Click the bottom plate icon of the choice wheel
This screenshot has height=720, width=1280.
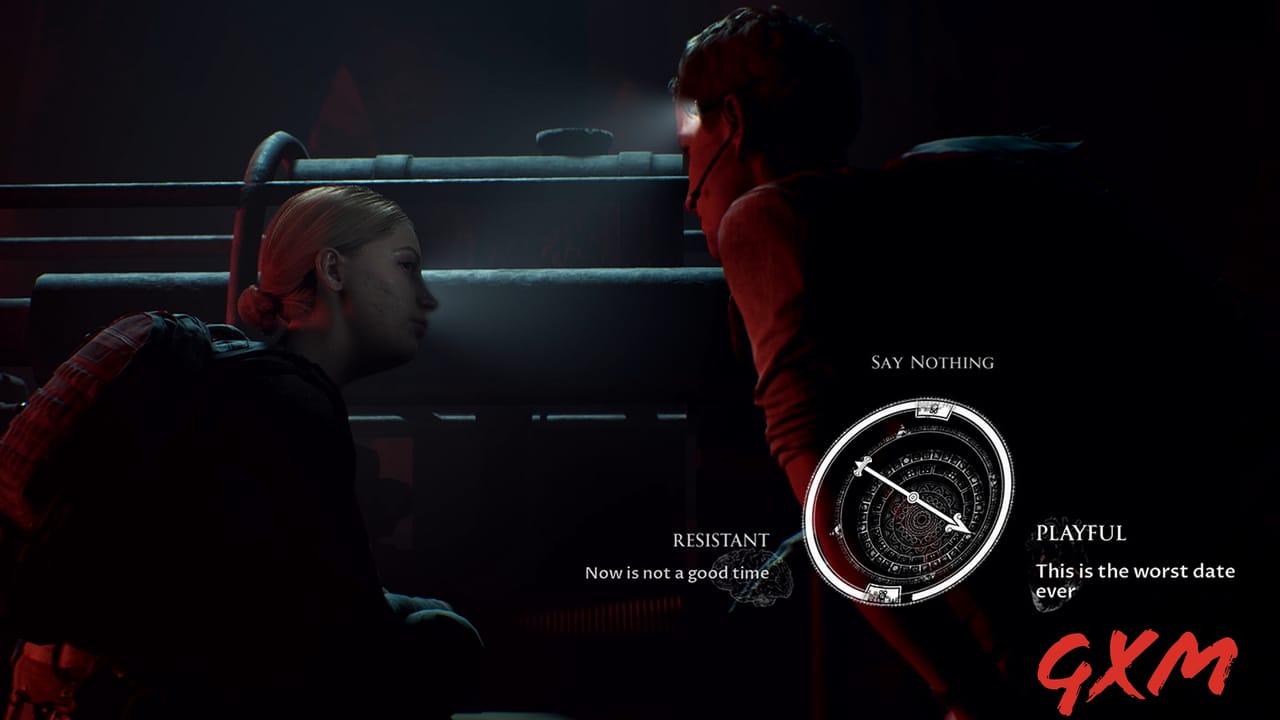884,592
